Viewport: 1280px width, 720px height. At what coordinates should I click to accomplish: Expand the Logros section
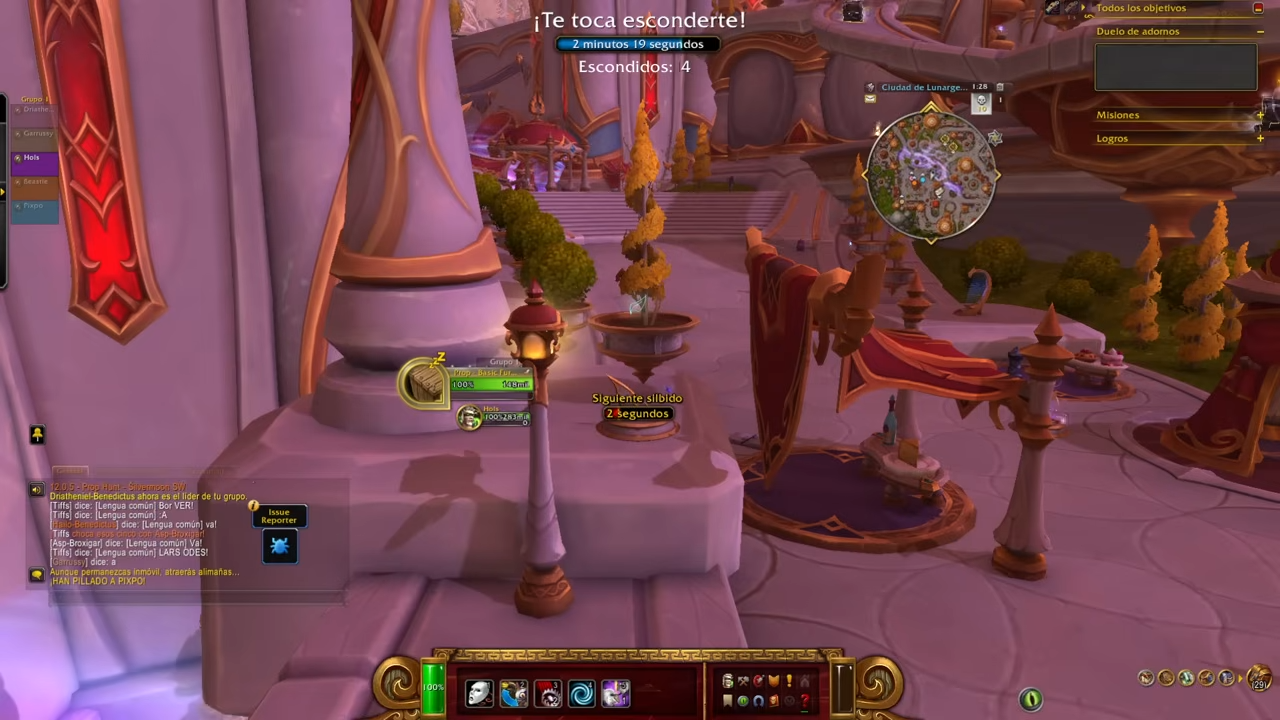1260,138
